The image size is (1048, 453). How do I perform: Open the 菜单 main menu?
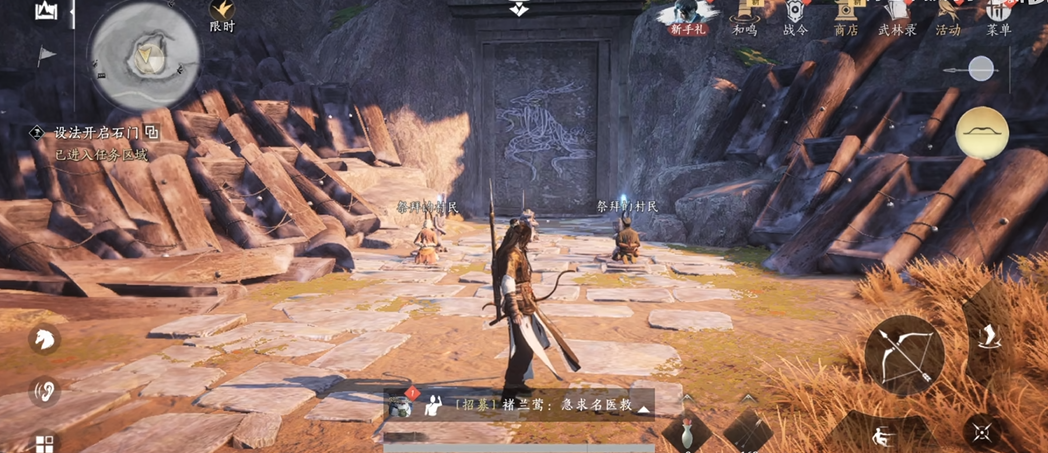(x=998, y=16)
